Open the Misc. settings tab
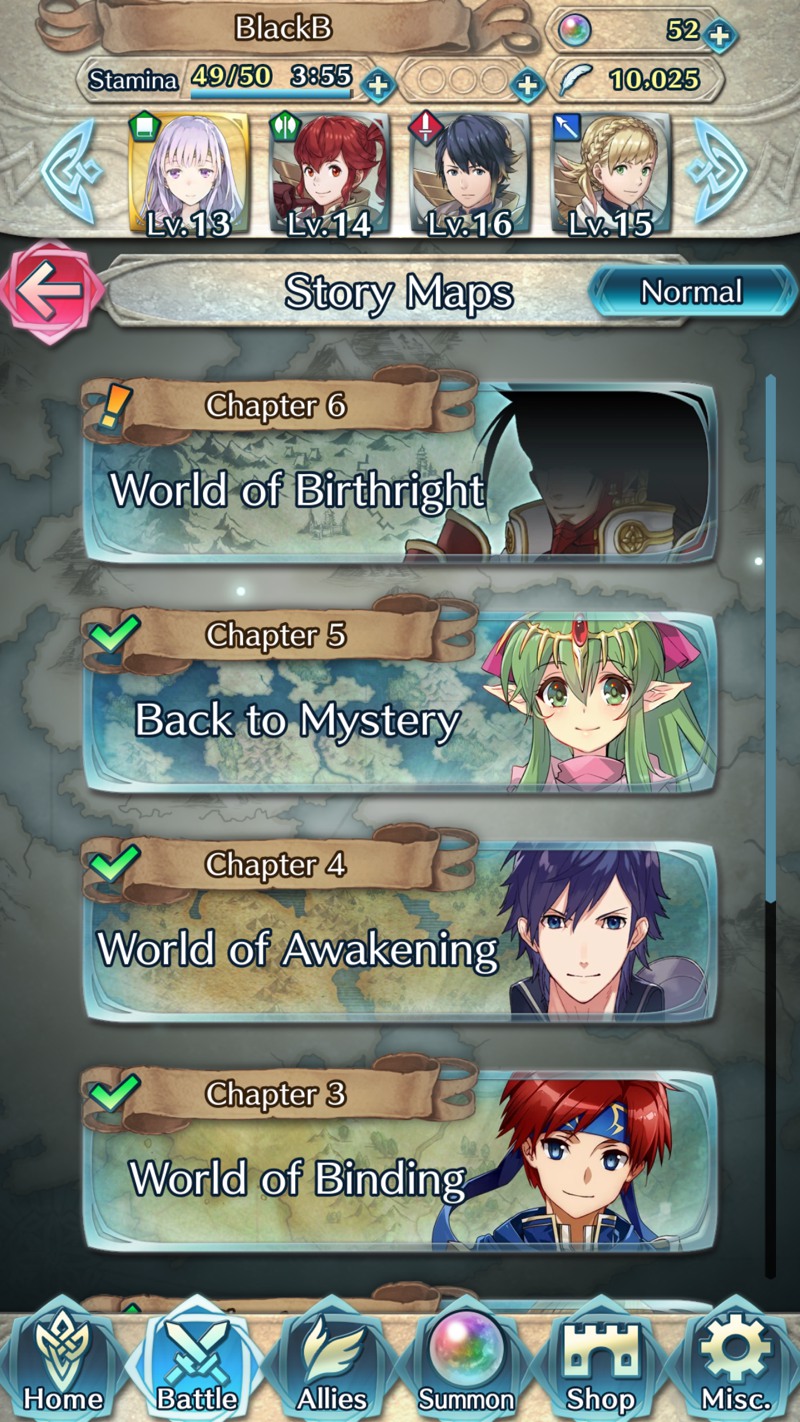Image resolution: width=800 pixels, height=1422 pixels. click(735, 1366)
